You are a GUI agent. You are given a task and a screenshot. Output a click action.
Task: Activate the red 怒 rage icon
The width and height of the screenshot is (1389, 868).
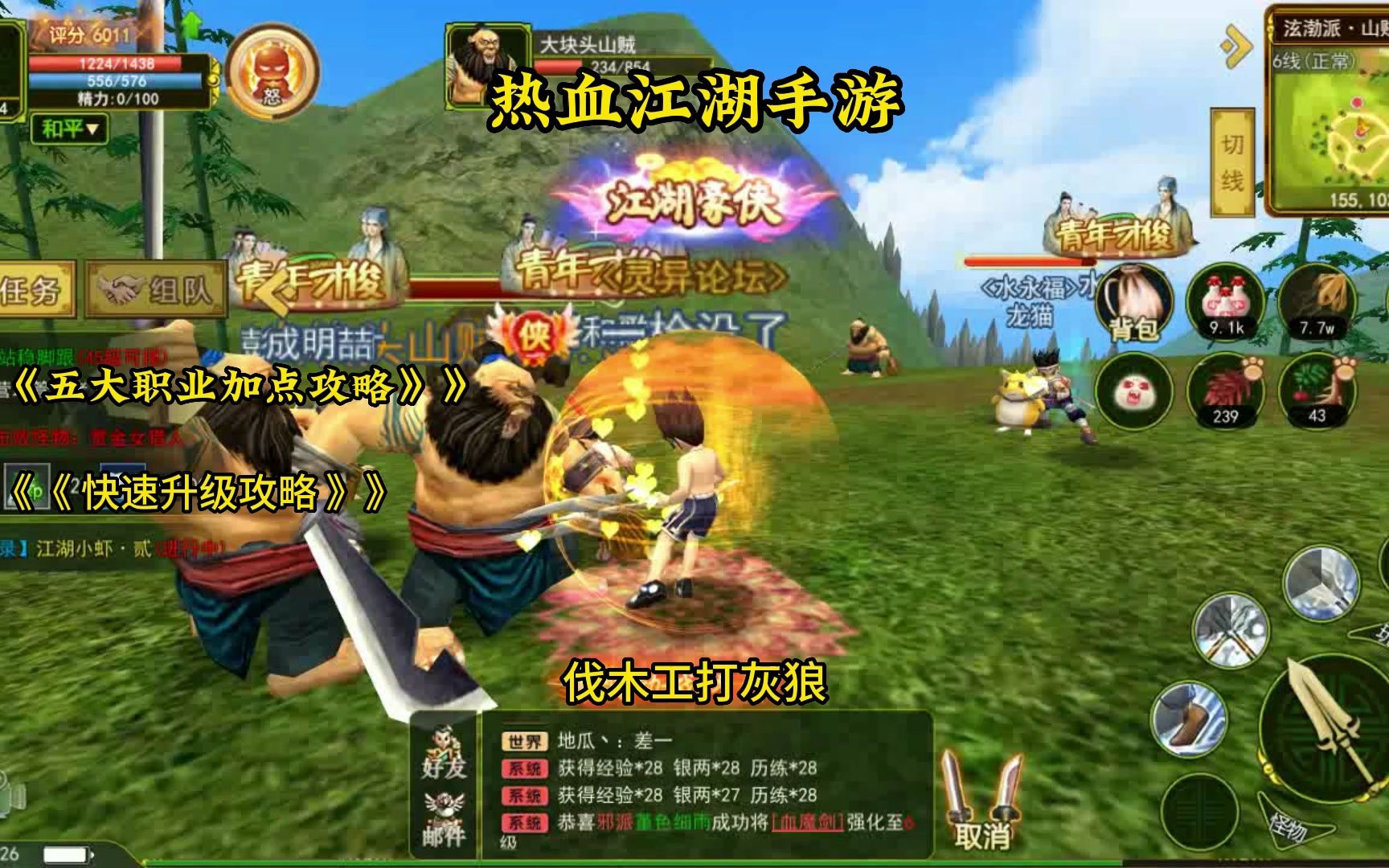(271, 72)
